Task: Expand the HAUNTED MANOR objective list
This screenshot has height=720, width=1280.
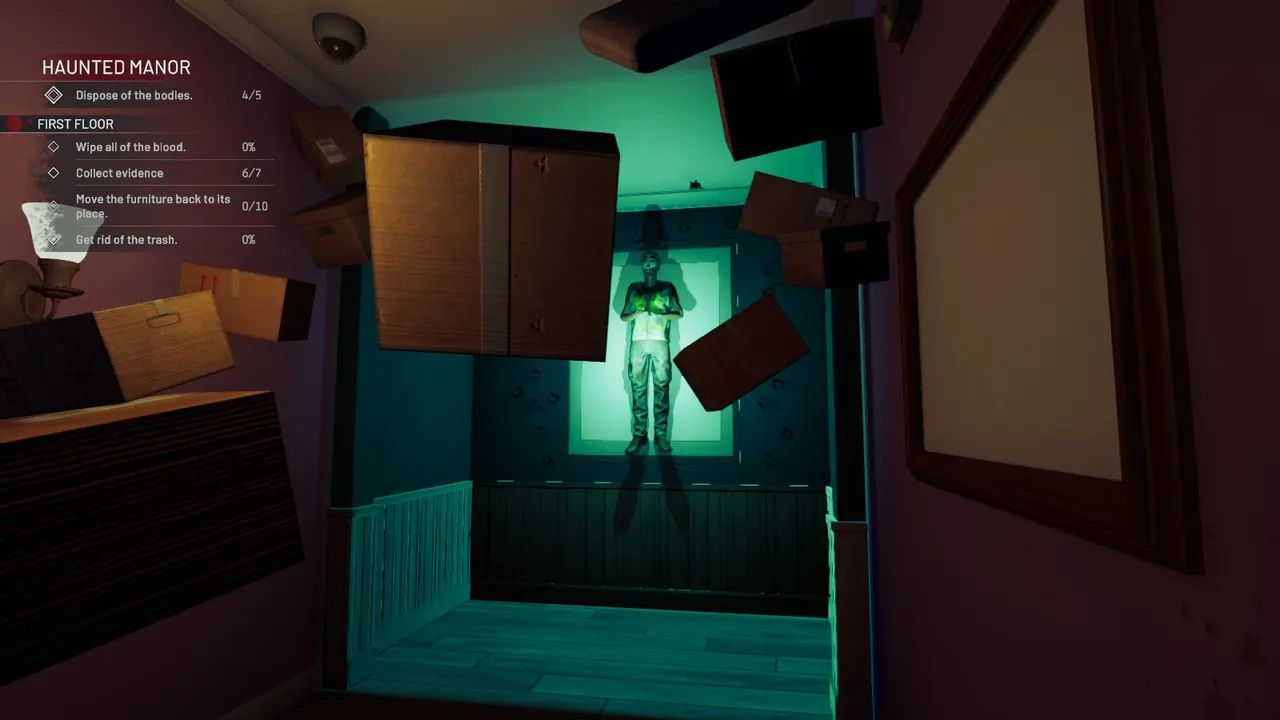Action: point(116,67)
